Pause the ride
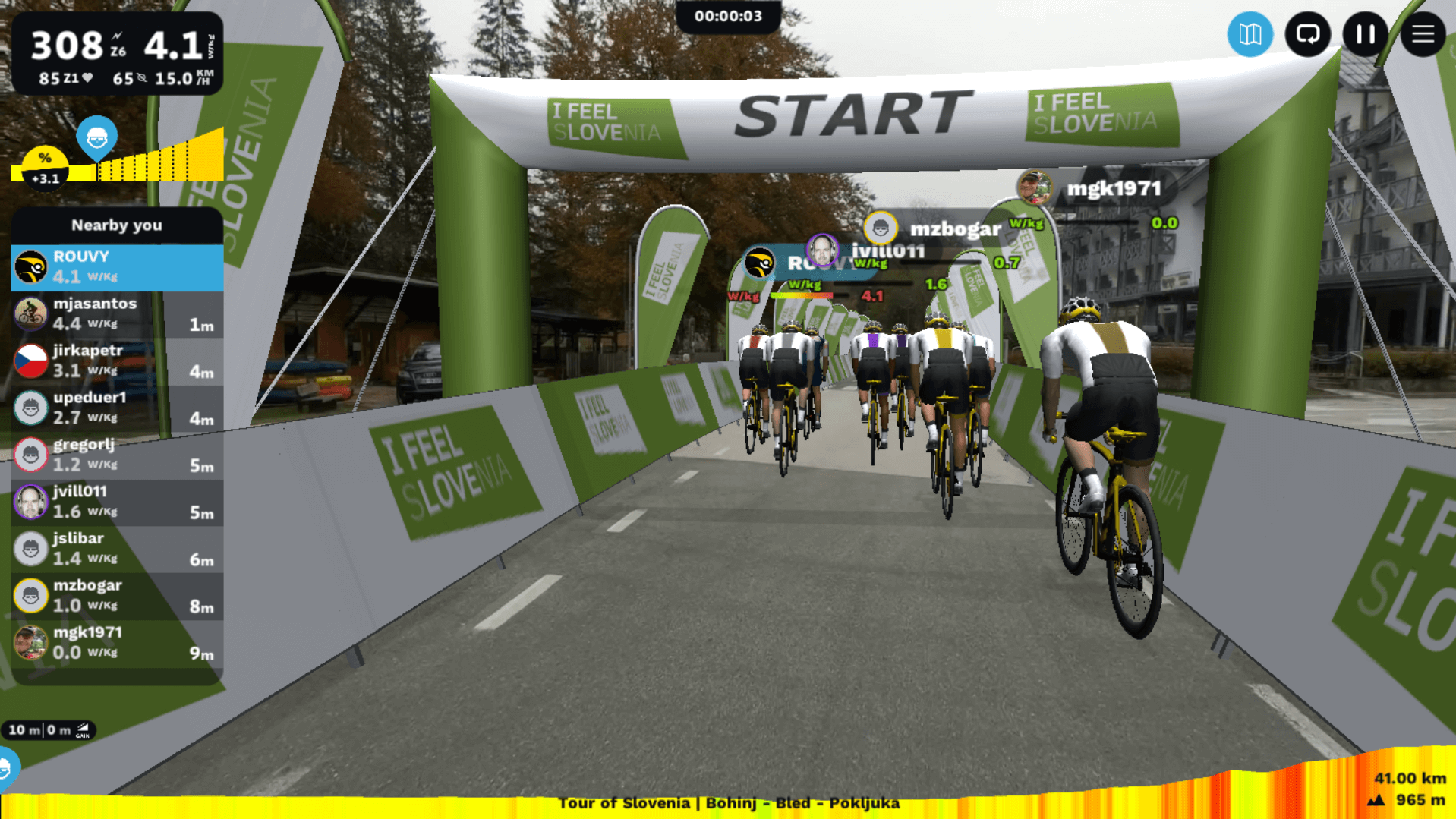1456x819 pixels. click(1365, 34)
